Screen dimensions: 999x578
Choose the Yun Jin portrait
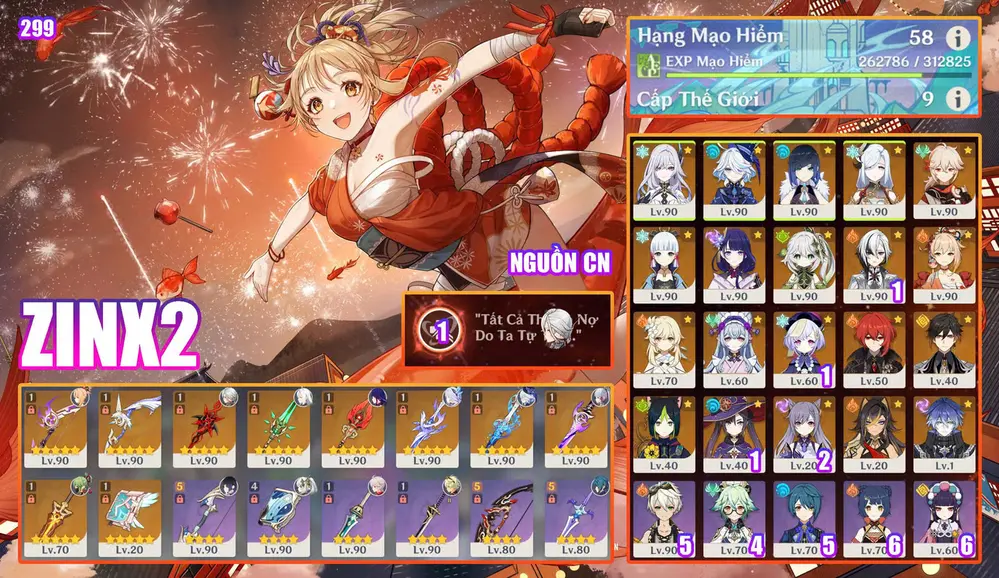pos(941,520)
